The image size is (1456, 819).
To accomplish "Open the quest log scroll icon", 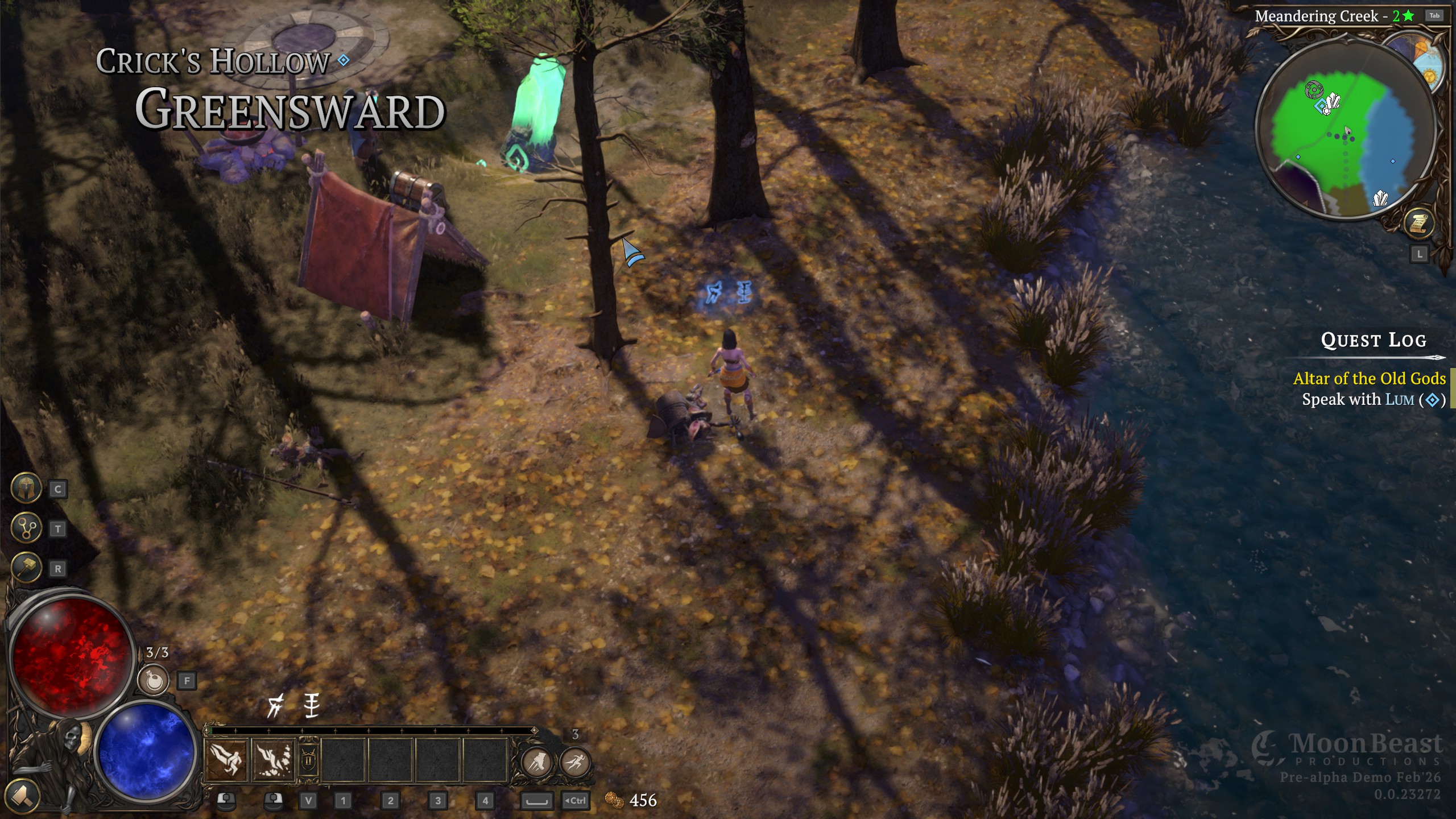I will 1419,224.
